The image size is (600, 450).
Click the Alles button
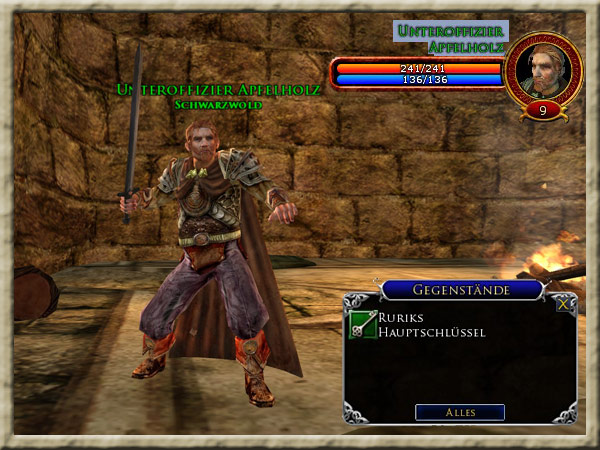[460, 412]
